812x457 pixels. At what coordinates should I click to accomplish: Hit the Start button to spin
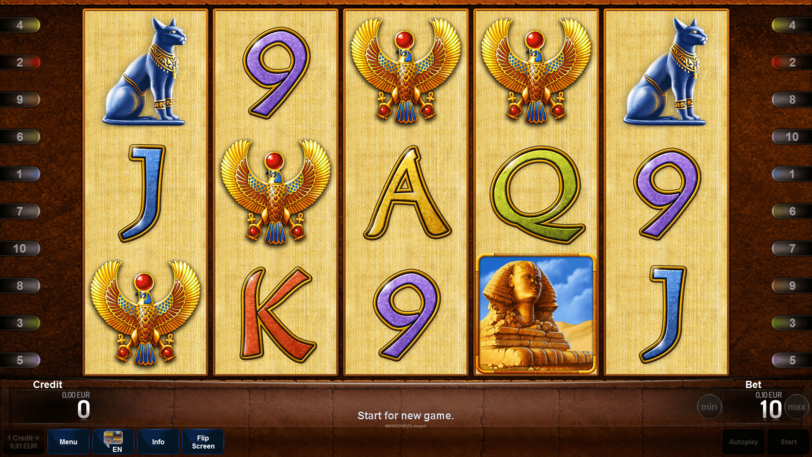point(789,441)
